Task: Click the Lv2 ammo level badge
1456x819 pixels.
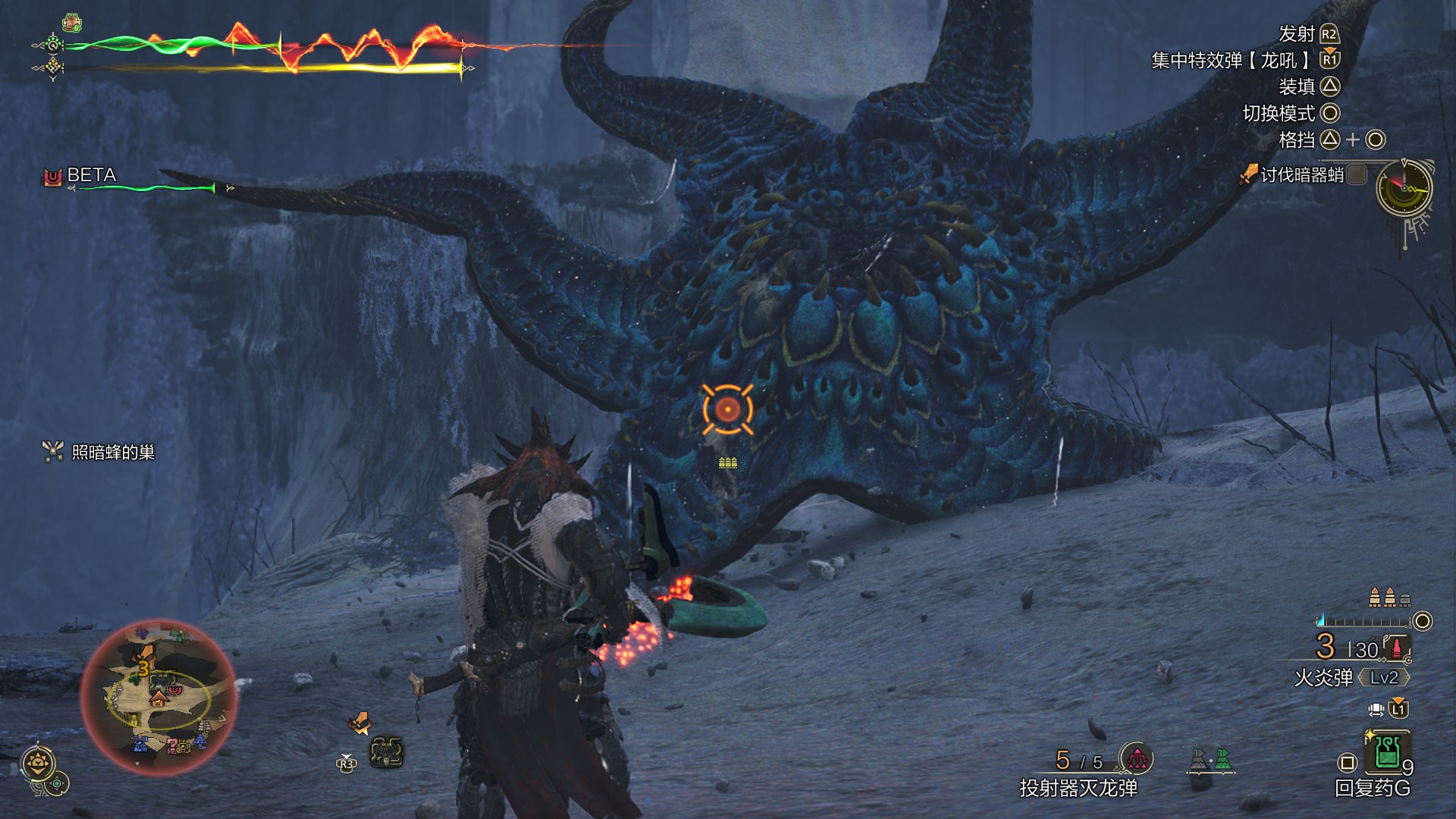Action: pyautogui.click(x=1383, y=677)
